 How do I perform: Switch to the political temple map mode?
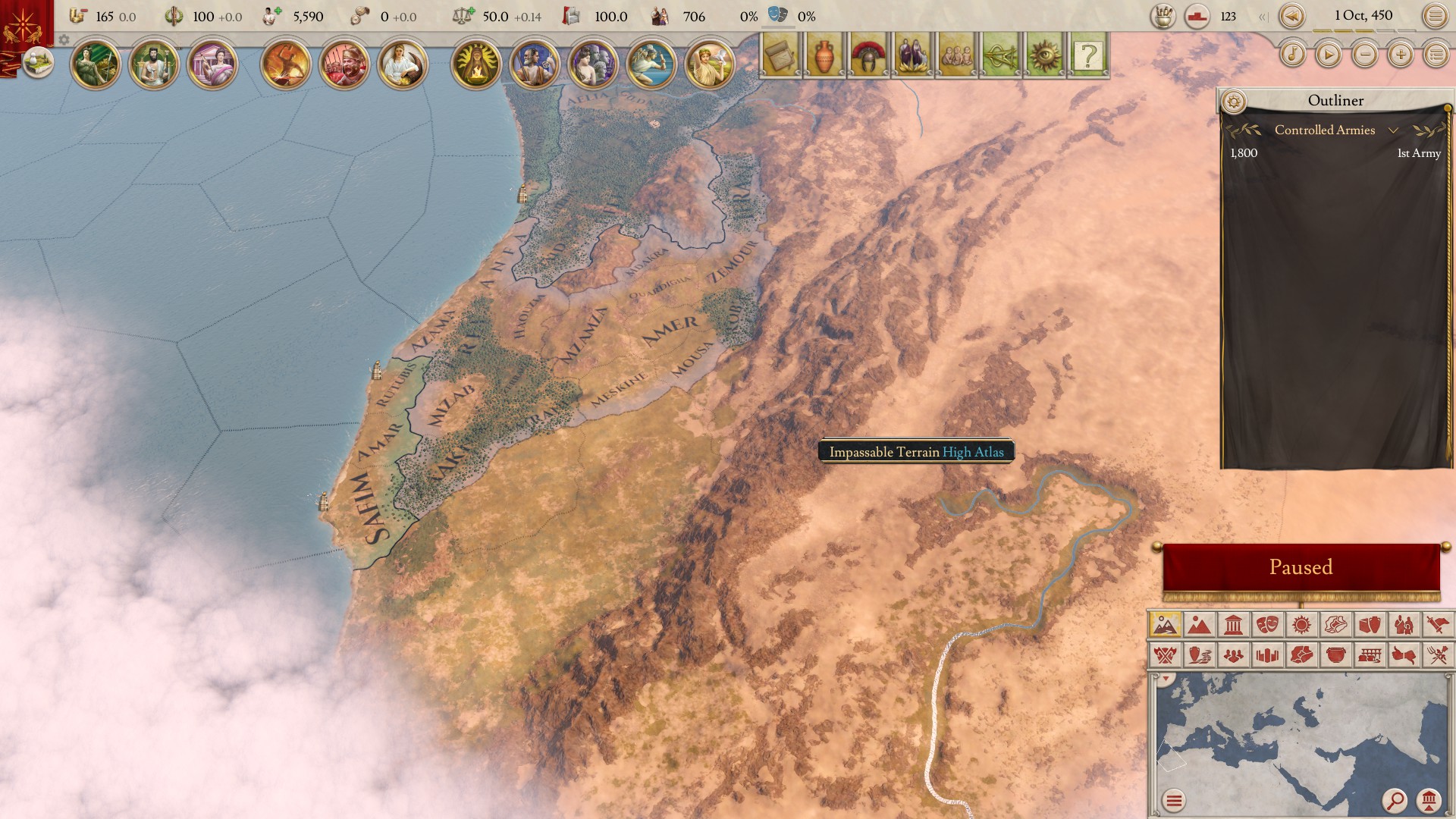(x=1233, y=624)
